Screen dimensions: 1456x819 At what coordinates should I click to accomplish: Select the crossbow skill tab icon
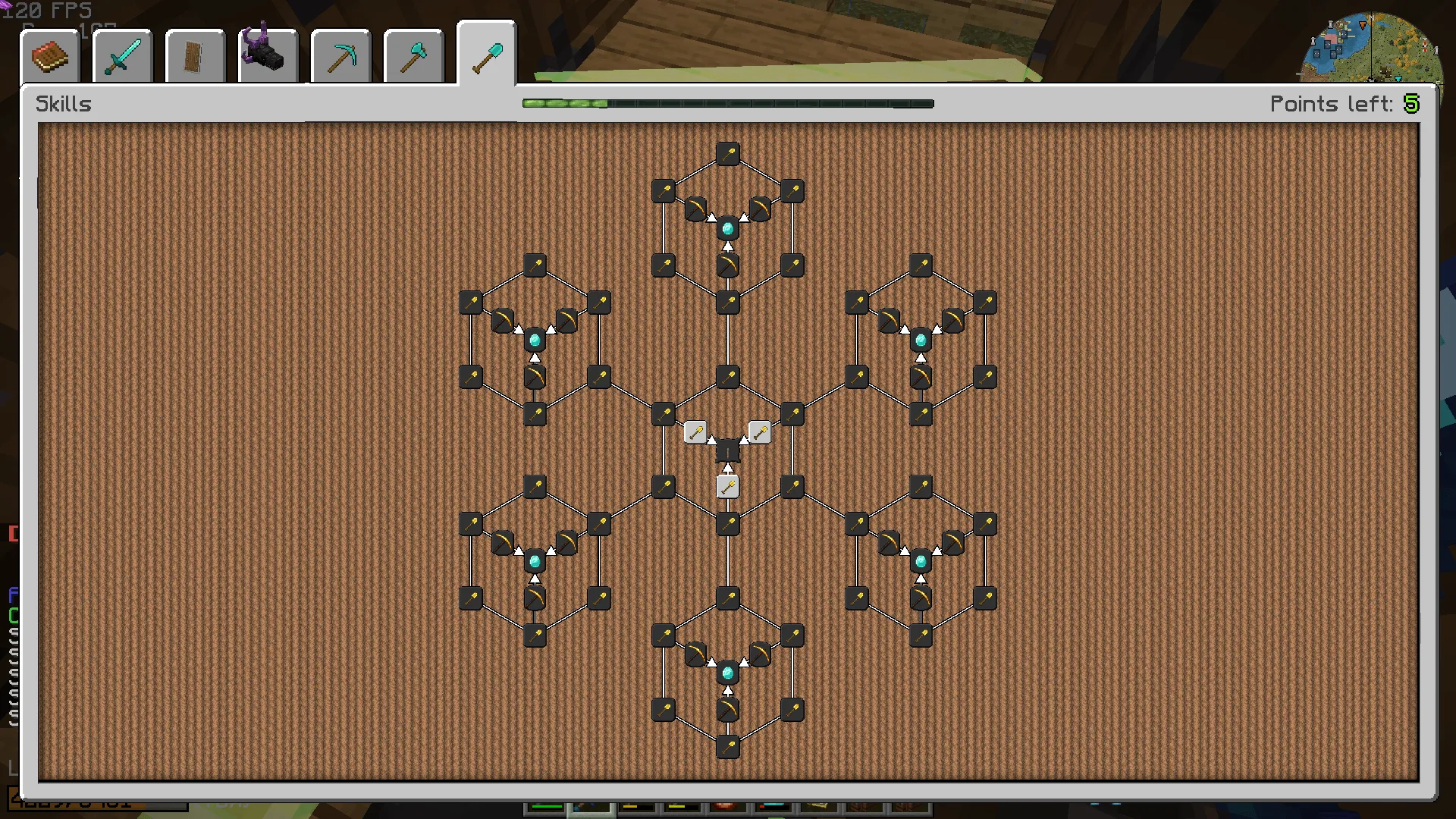(x=267, y=53)
